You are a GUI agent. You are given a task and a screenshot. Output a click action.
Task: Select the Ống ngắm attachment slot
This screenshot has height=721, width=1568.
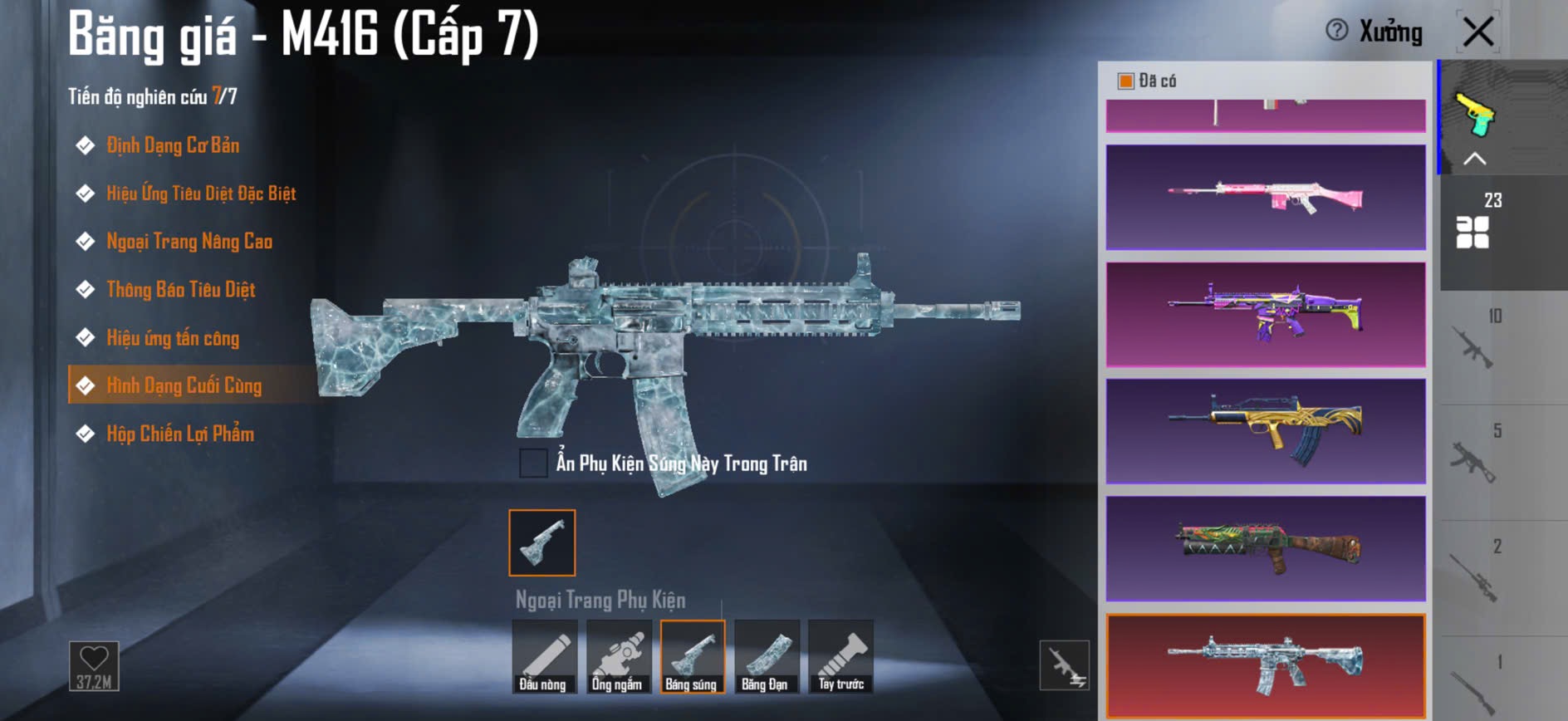(618, 657)
